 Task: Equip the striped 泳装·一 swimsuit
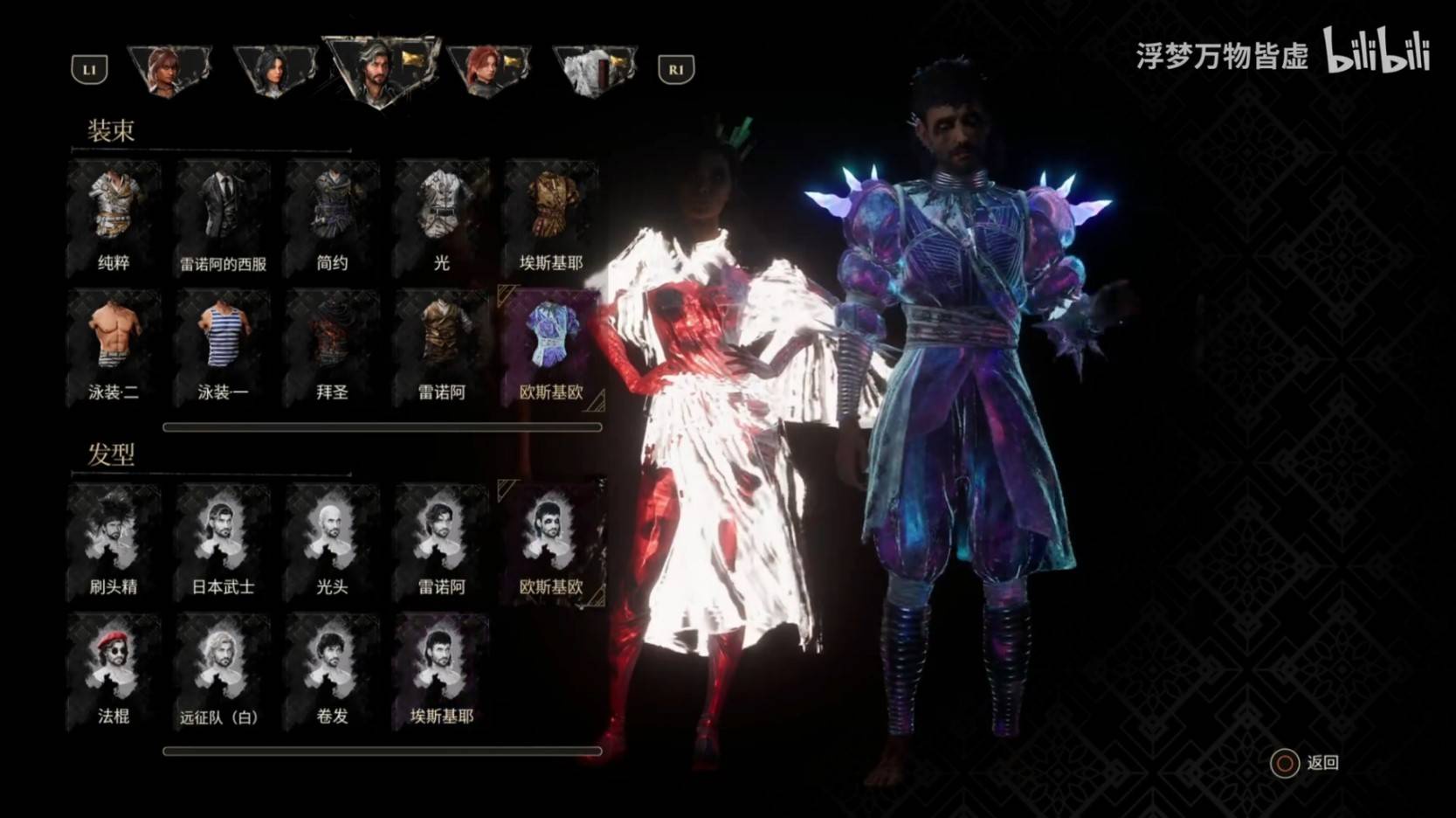[223, 346]
